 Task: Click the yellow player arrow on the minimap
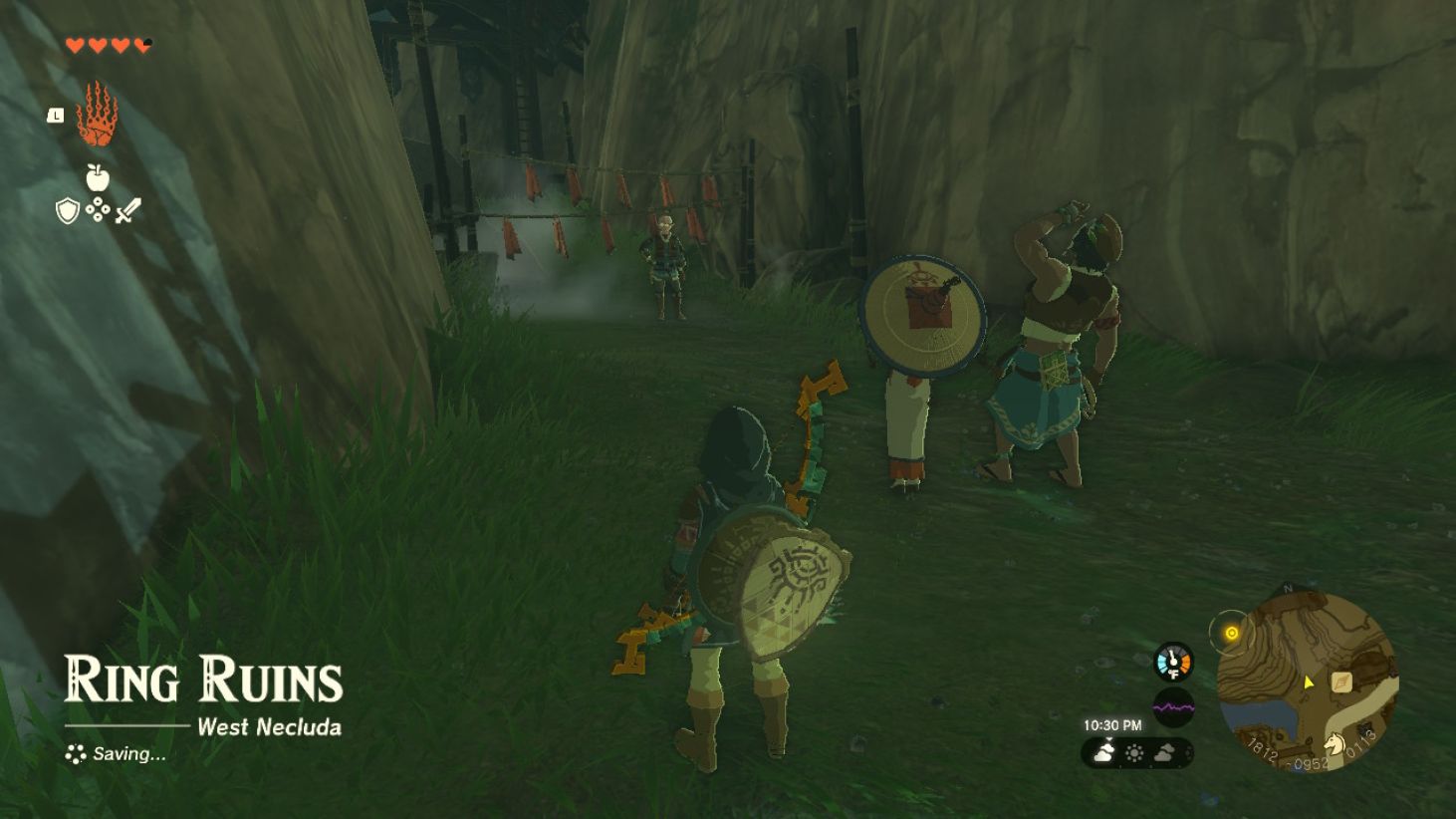coord(1309,682)
